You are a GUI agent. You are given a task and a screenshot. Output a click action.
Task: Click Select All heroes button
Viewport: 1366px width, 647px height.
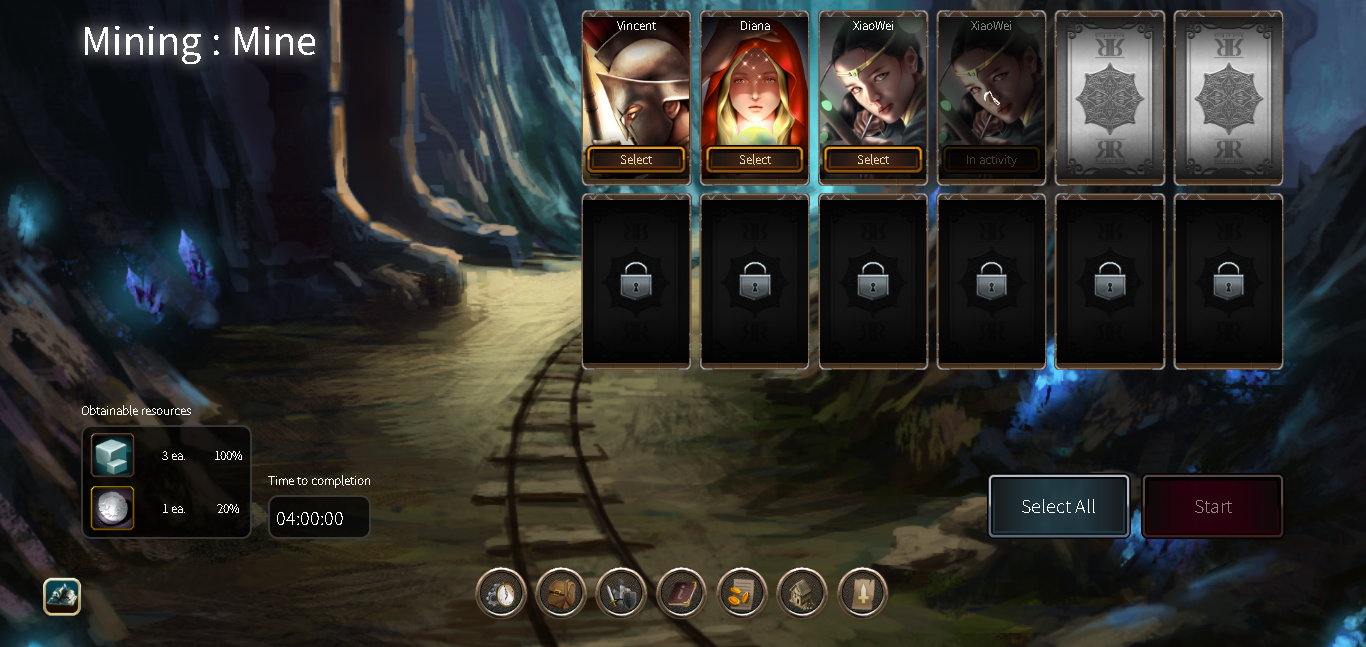click(x=1059, y=507)
